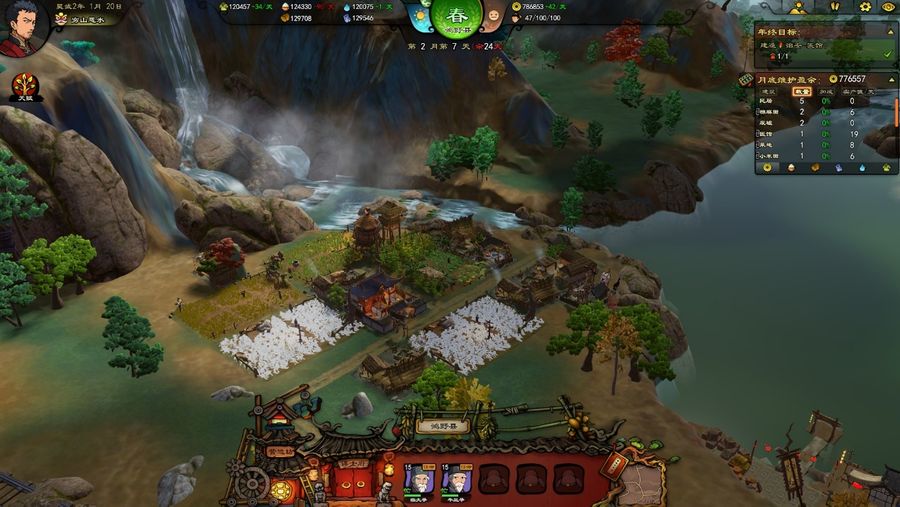This screenshot has width=900, height=507.
Task: Switch to the gold coin filter tab
Action: [x=767, y=168]
